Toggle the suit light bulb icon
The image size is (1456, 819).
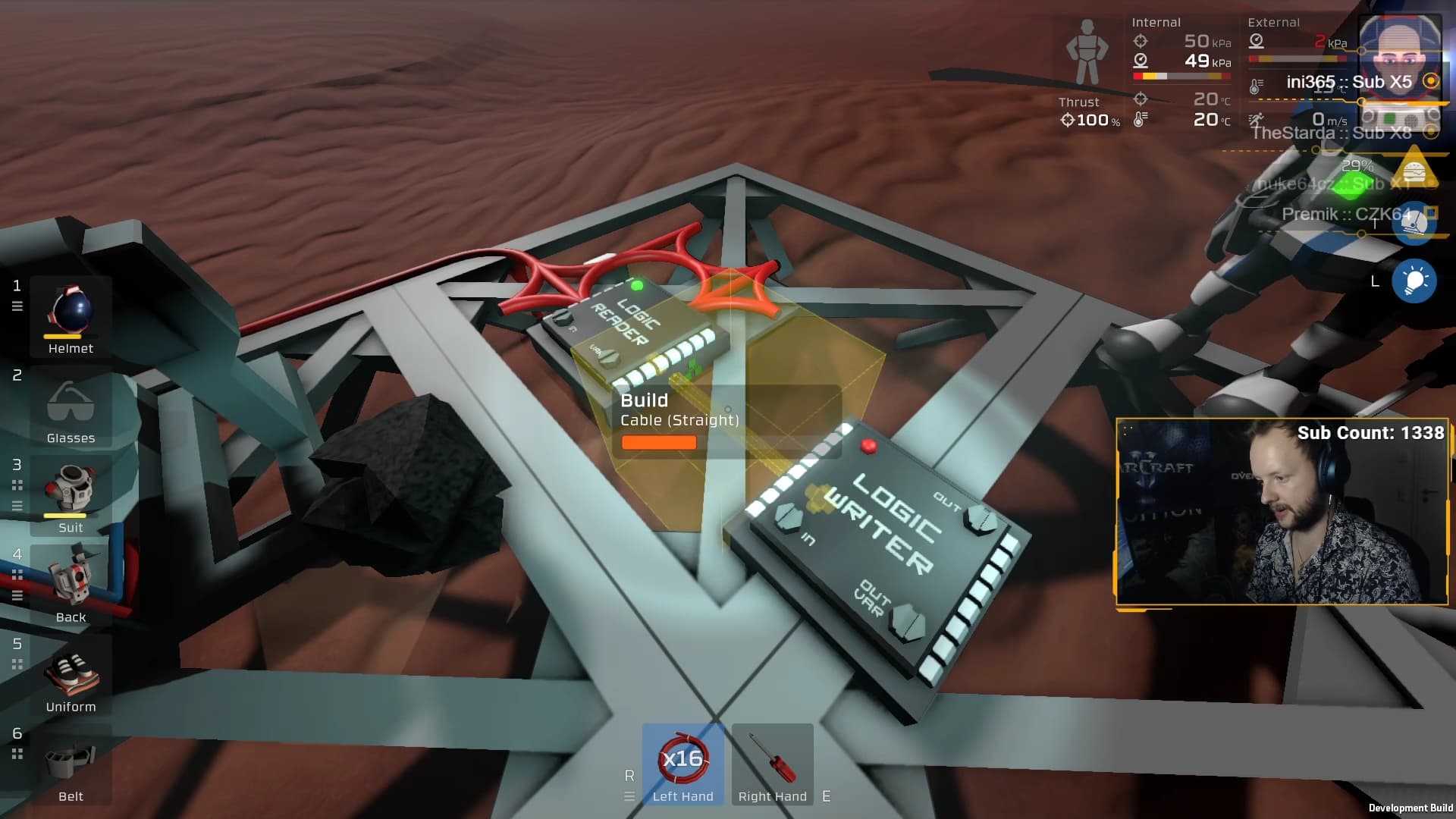[x=1414, y=281]
